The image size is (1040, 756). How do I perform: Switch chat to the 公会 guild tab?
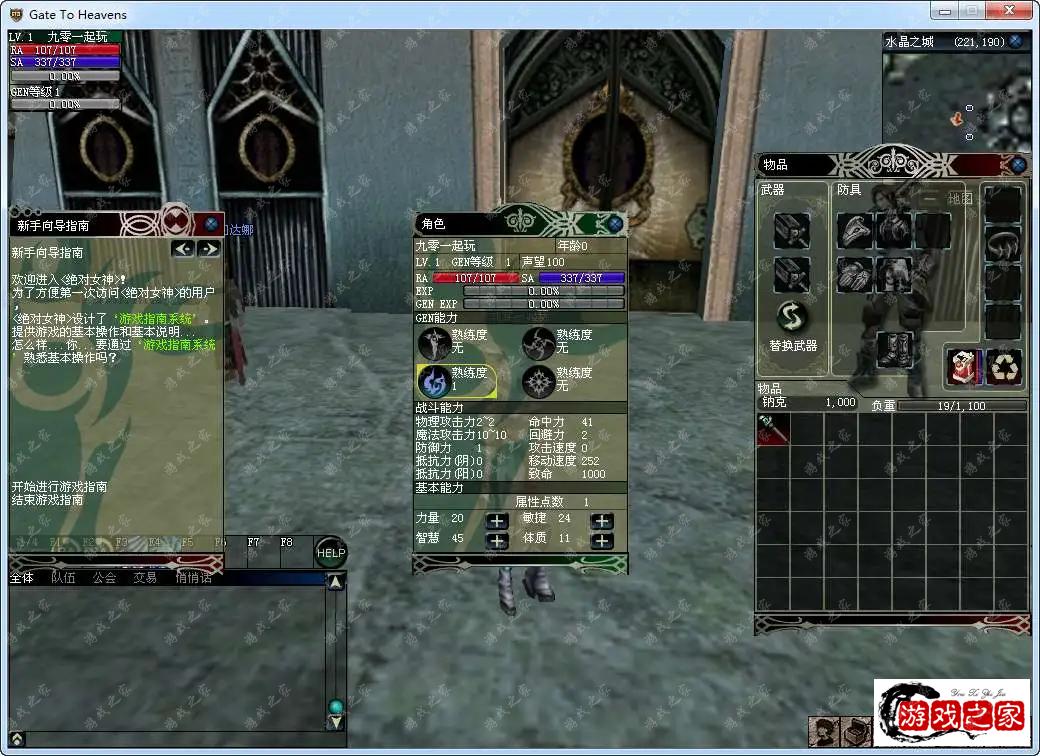(105, 577)
